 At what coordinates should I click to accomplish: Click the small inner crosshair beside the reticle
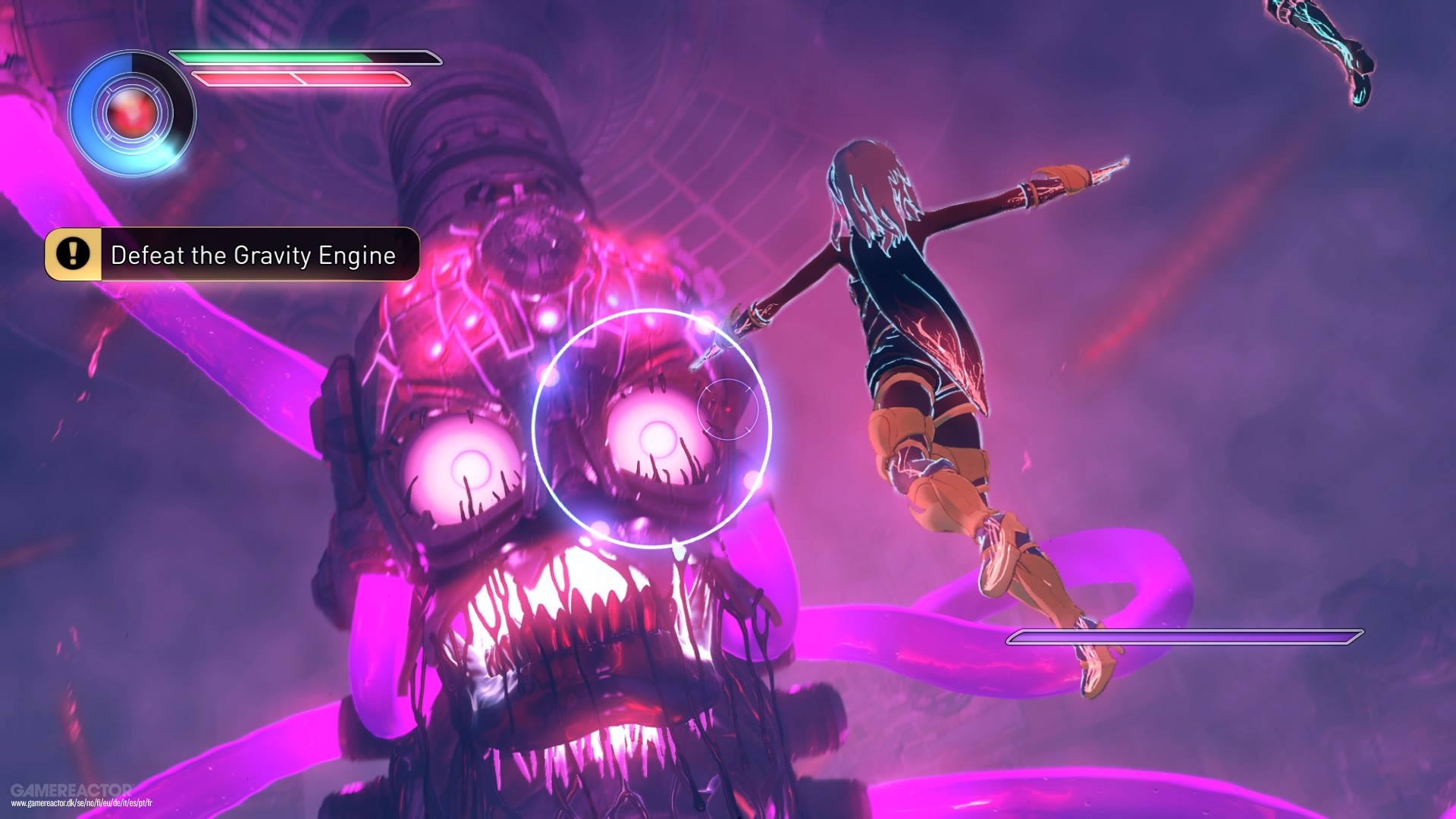pos(730,409)
